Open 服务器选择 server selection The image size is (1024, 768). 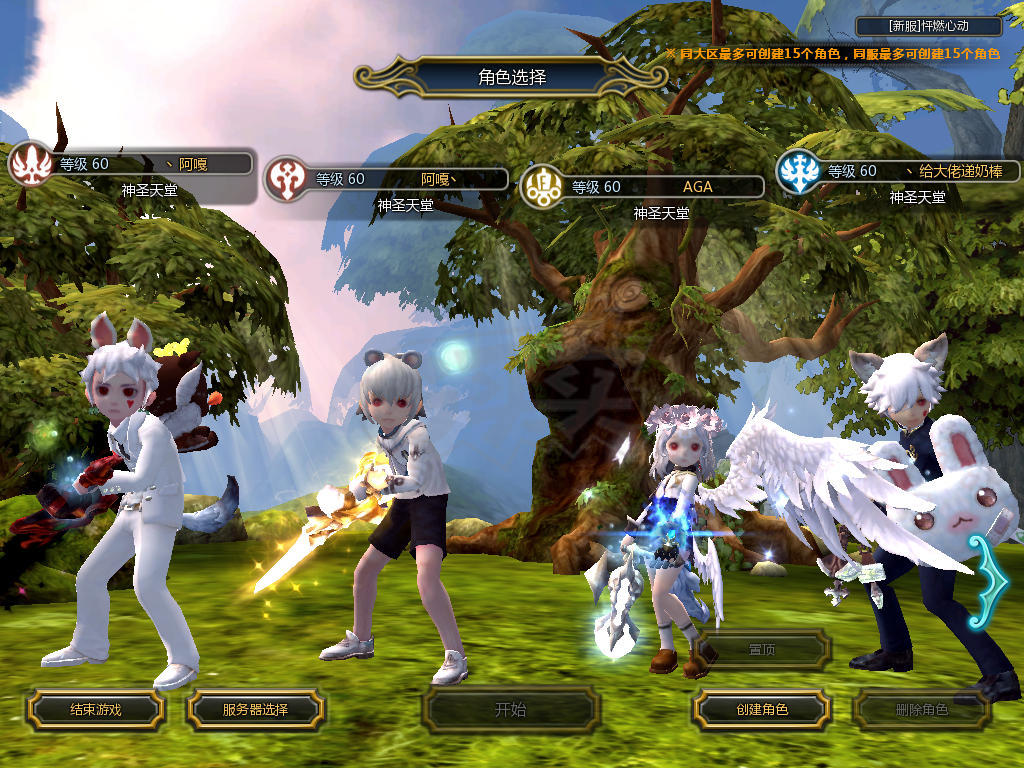point(255,710)
